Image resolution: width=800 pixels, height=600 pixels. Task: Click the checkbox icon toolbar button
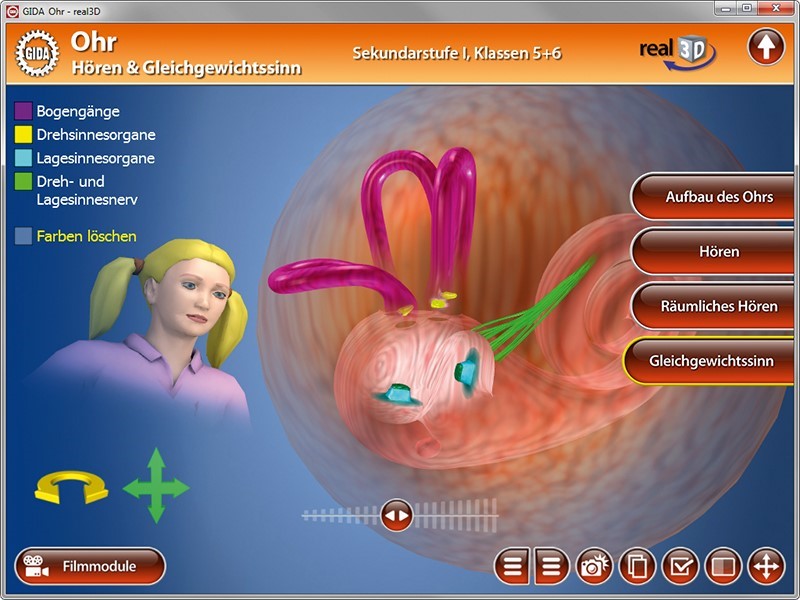click(x=680, y=567)
